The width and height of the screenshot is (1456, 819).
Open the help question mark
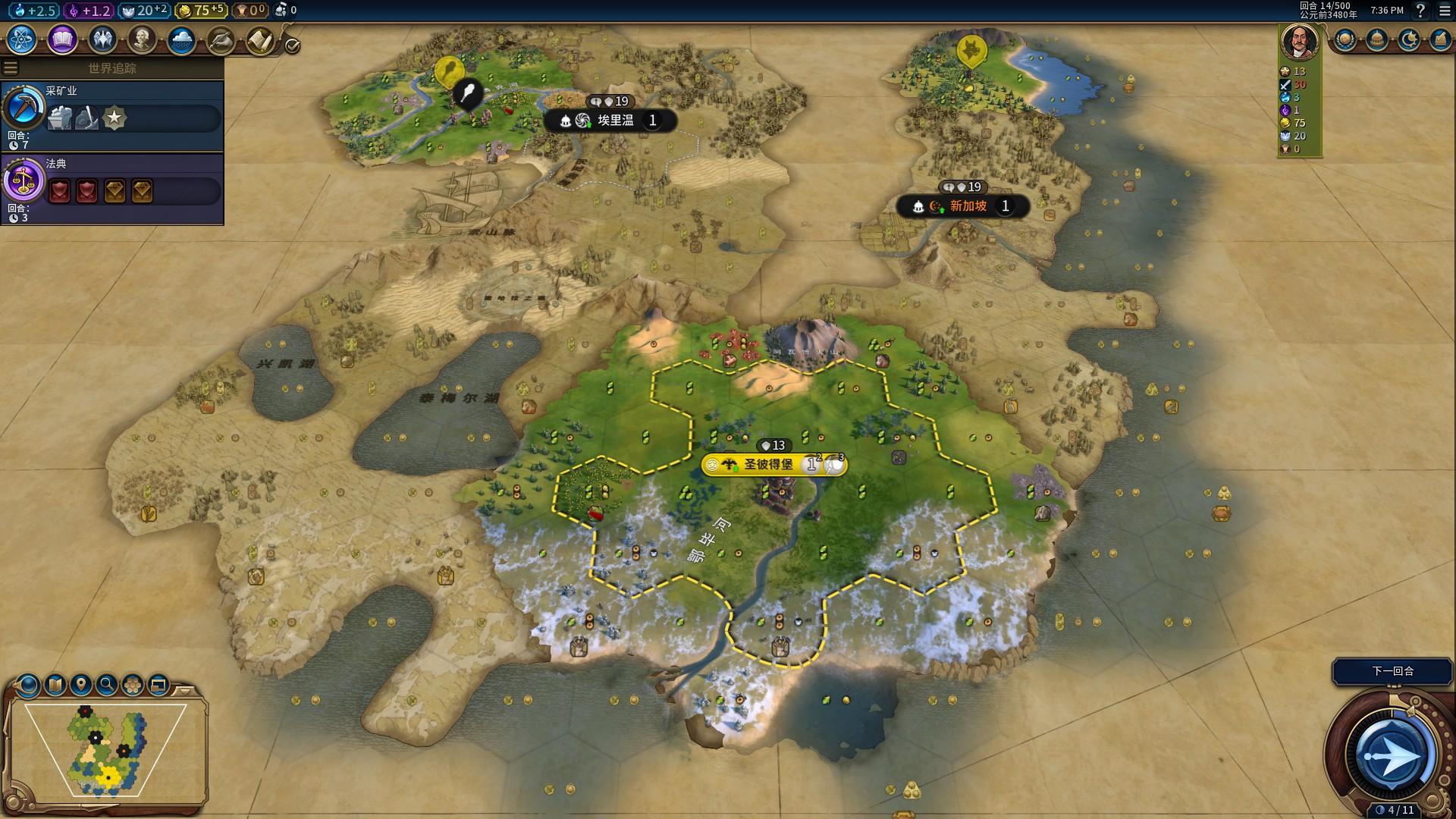pyautogui.click(x=1420, y=11)
